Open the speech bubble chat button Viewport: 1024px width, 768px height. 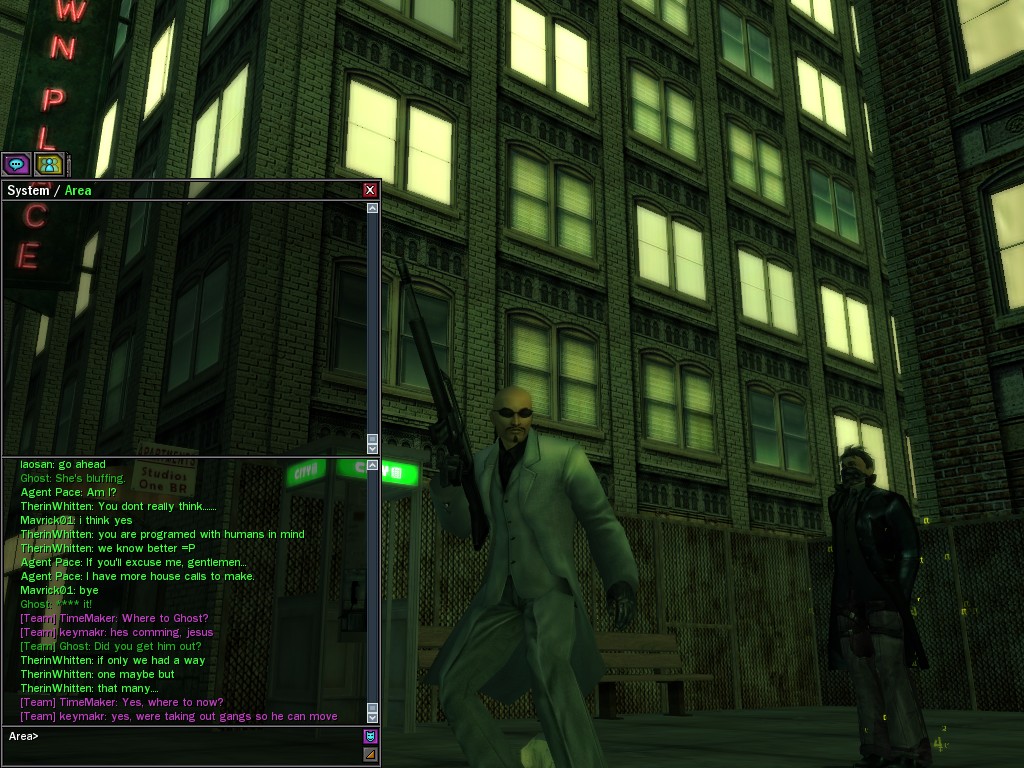[x=16, y=164]
